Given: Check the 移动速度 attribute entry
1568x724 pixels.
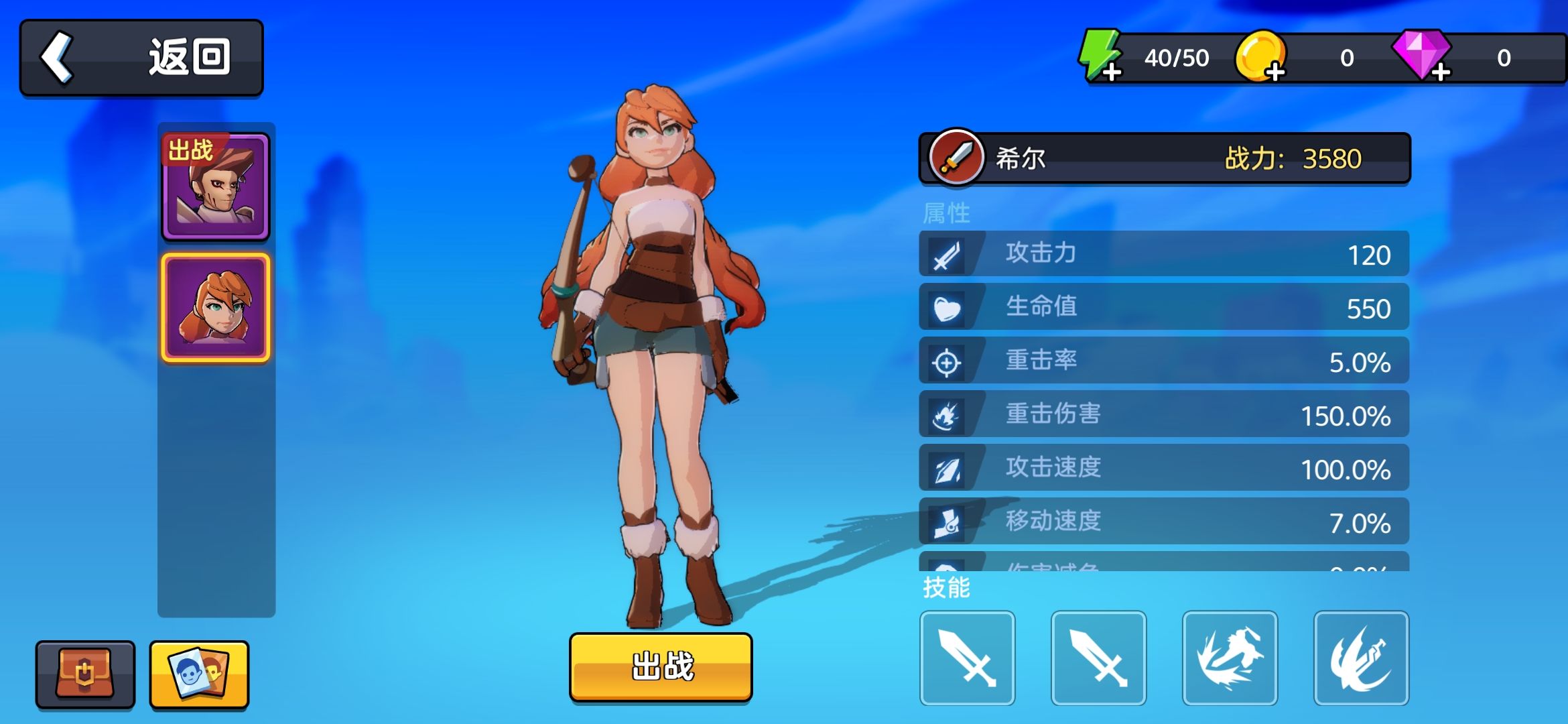Looking at the screenshot, I should (1164, 520).
